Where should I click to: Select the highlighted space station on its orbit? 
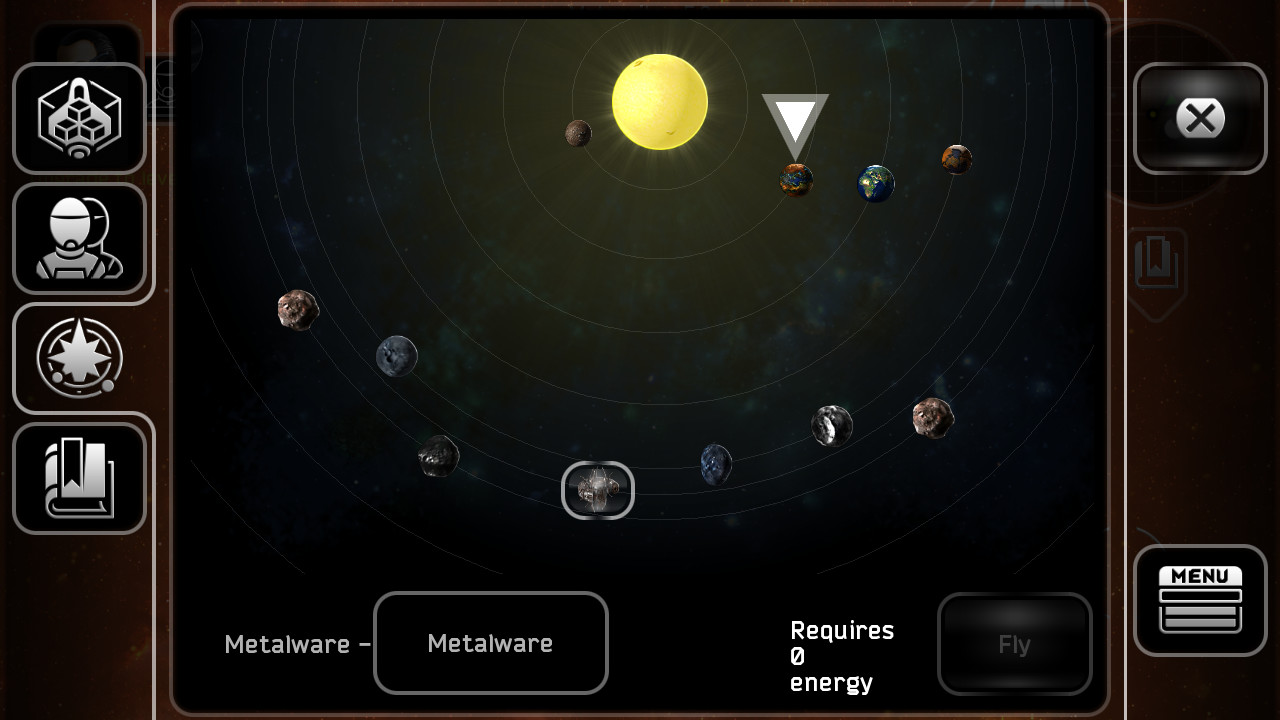pos(597,490)
